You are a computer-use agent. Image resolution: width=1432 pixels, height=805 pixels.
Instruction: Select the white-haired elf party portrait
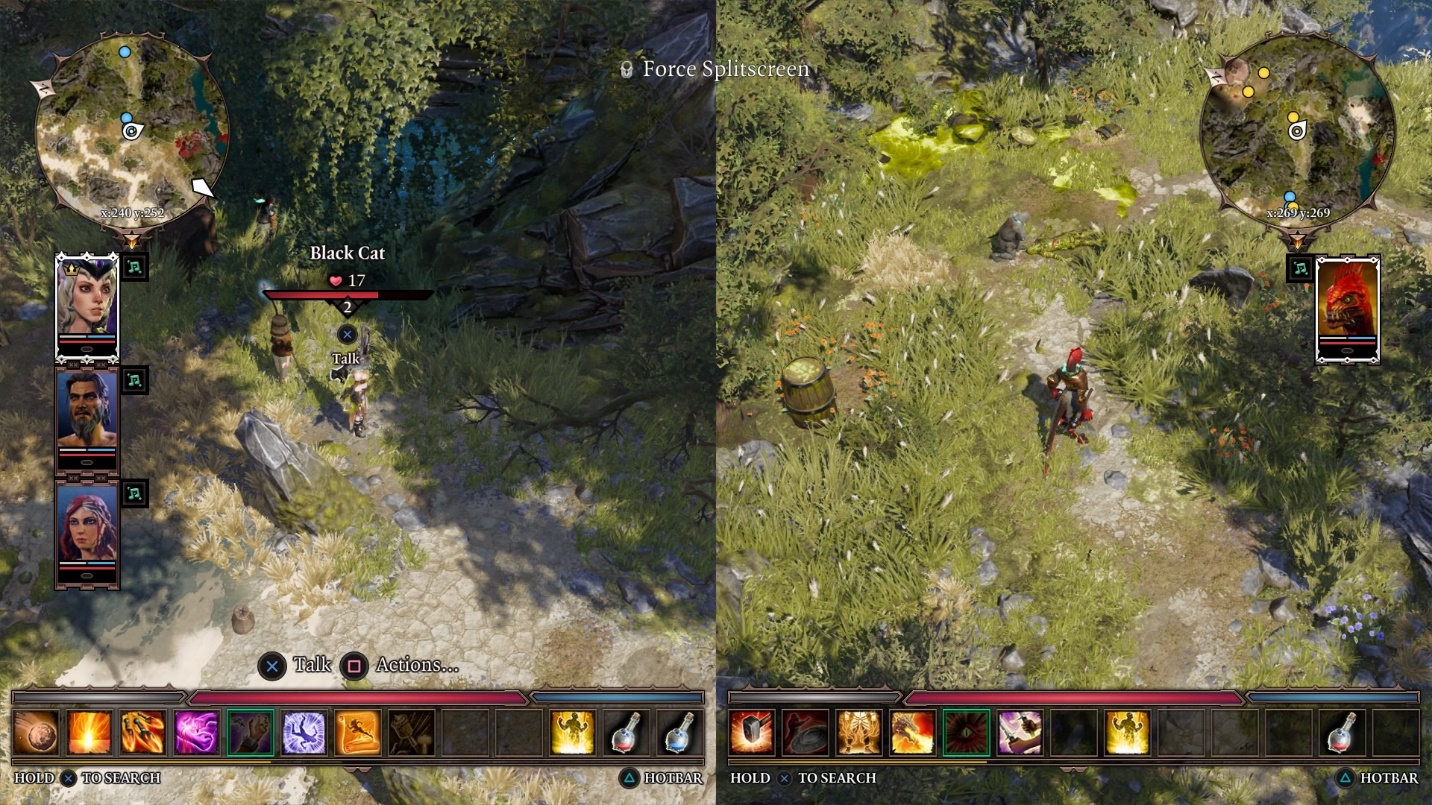pos(87,306)
